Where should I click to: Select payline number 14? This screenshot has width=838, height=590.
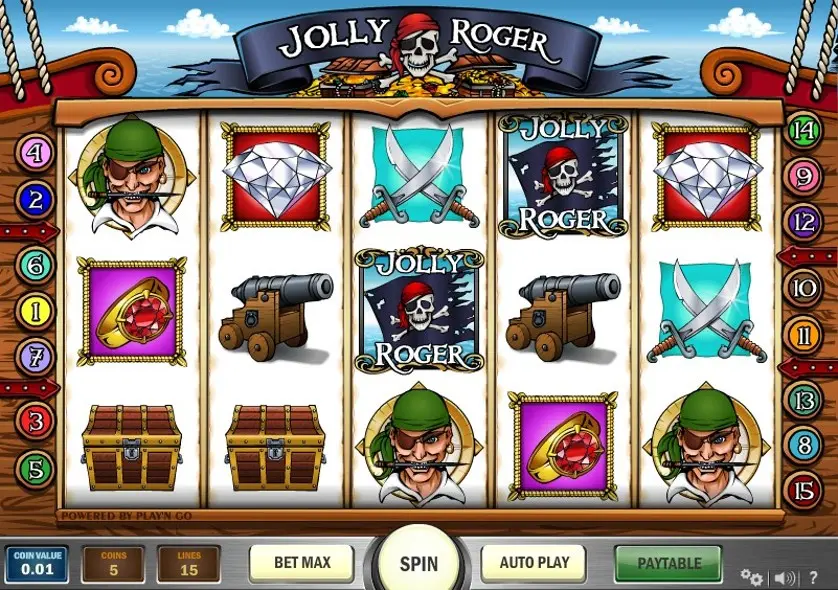point(803,130)
